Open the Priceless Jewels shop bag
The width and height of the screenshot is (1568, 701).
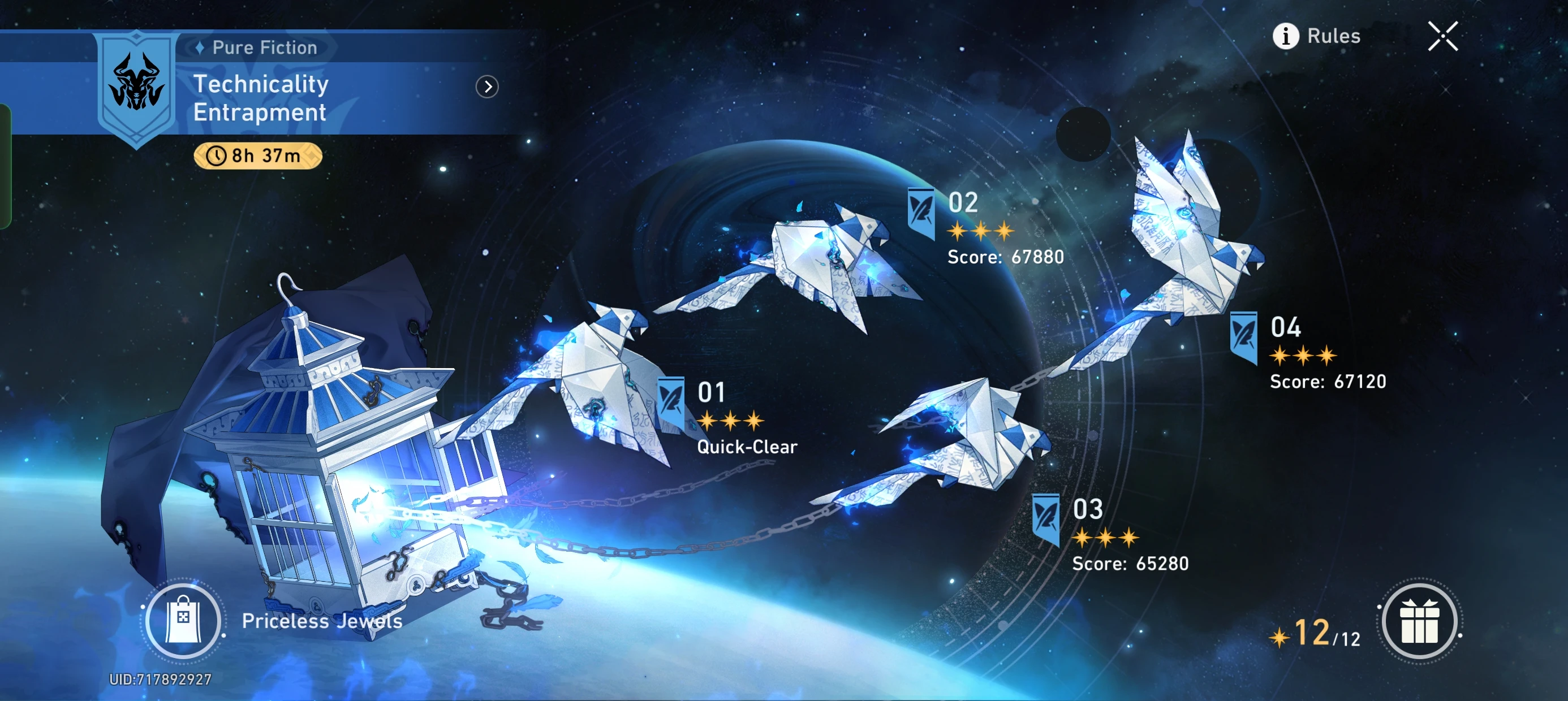tap(183, 621)
